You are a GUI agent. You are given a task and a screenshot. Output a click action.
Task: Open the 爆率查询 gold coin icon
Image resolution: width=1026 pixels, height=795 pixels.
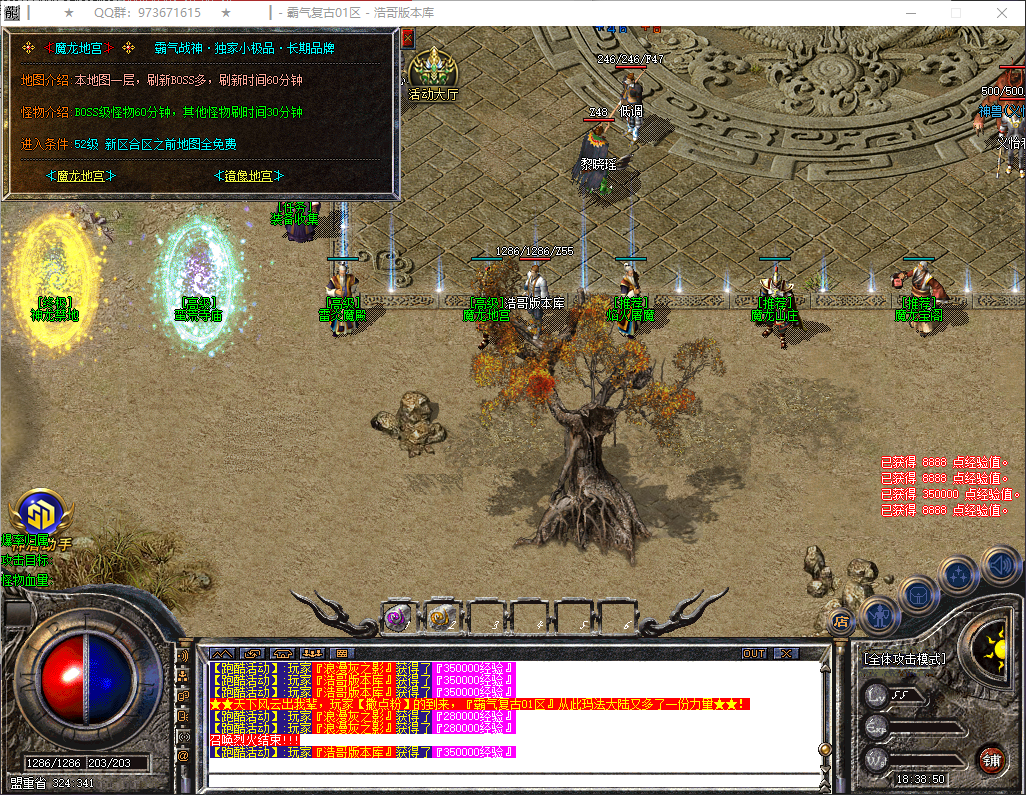click(38, 513)
